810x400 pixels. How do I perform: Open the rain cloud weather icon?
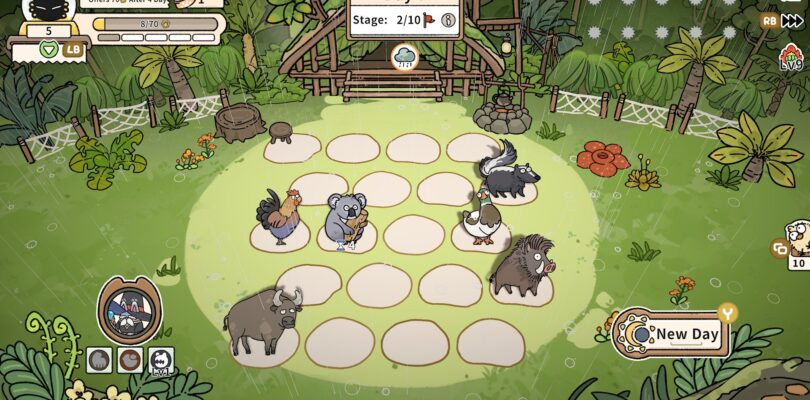[406, 57]
